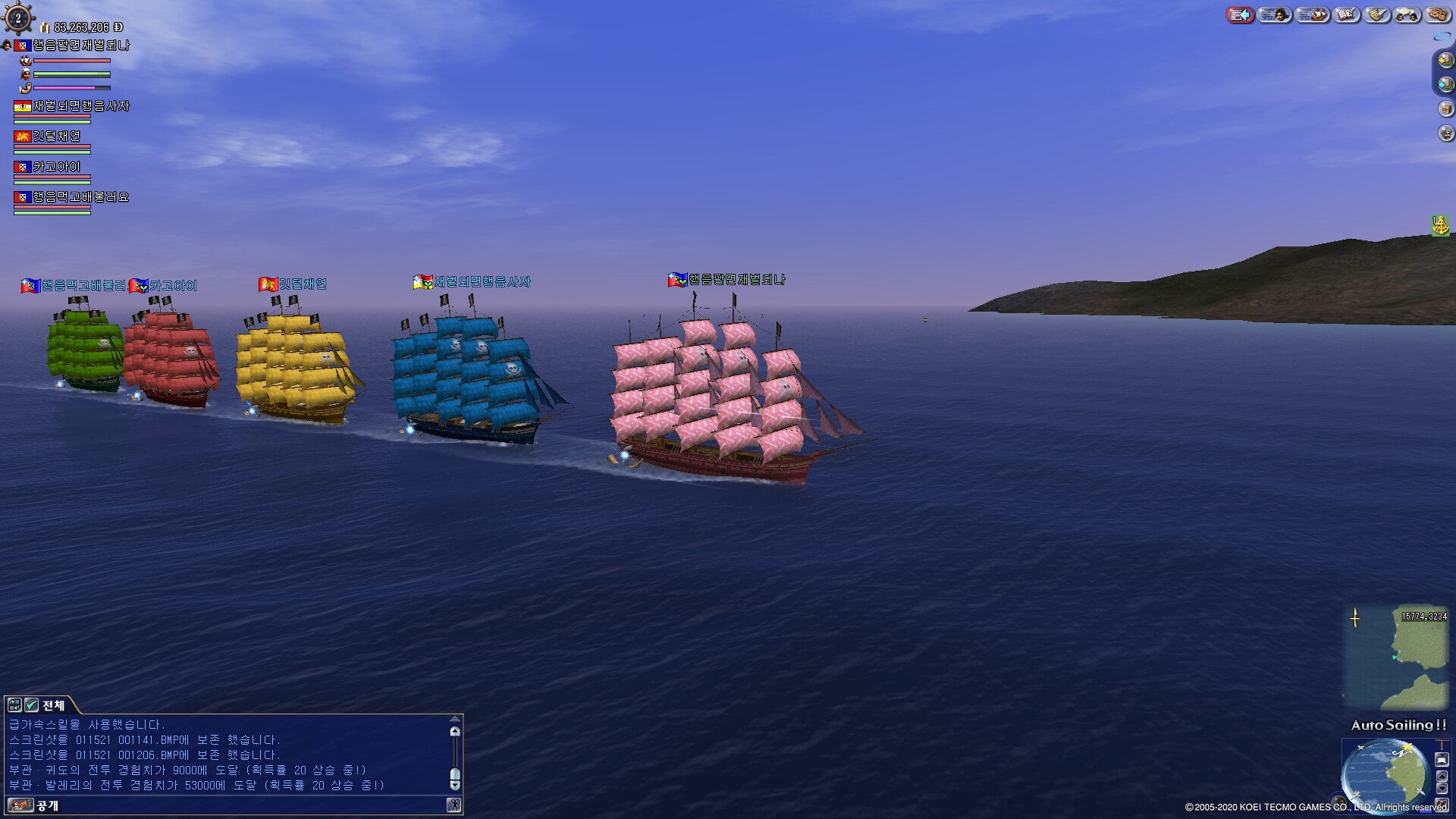The image size is (1456, 819).
Task: Open the book with quill button
Action: [x=1346, y=14]
